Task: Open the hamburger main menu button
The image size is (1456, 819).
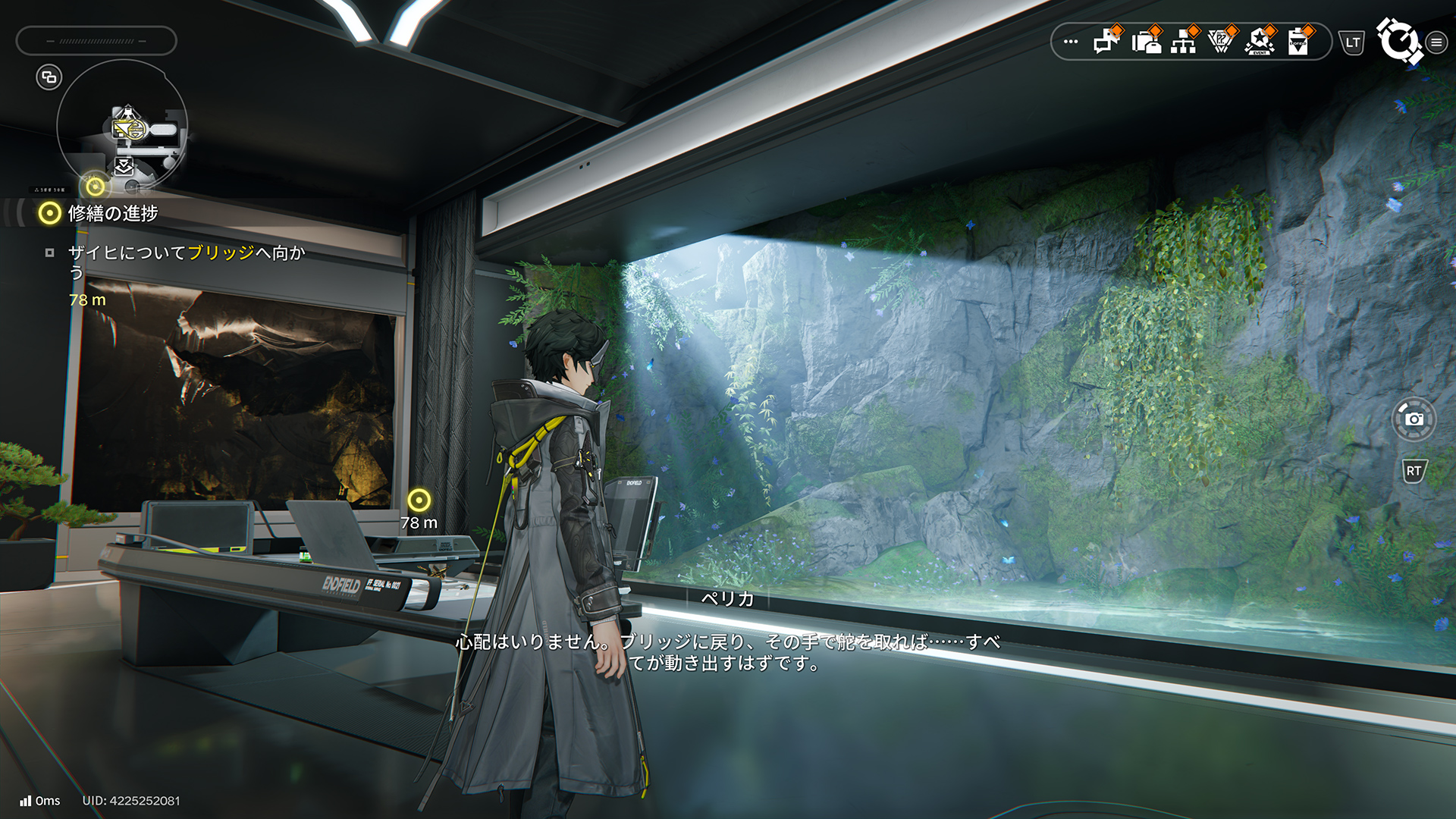Action: pos(1436,42)
